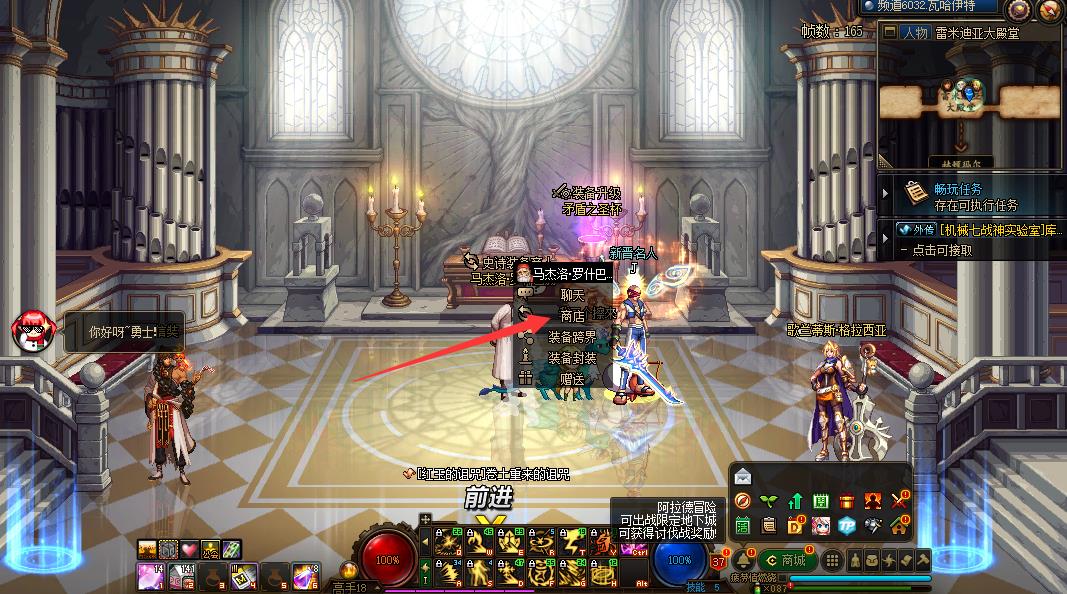
Task: Open the red gift box icon
Action: click(x=846, y=501)
